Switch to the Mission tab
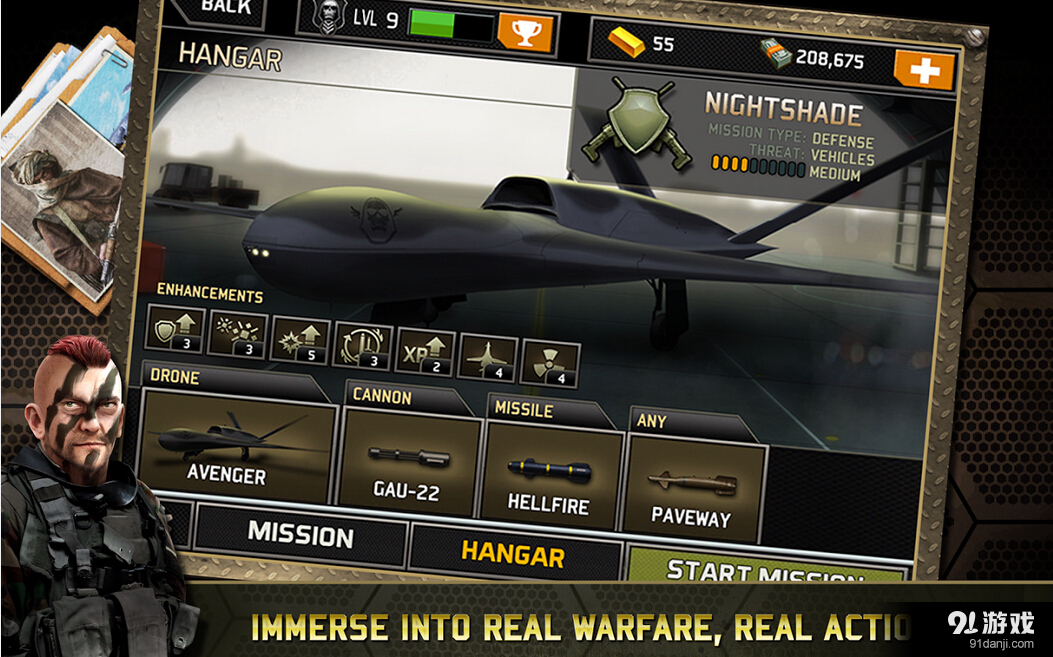1053x657 pixels. tap(300, 535)
